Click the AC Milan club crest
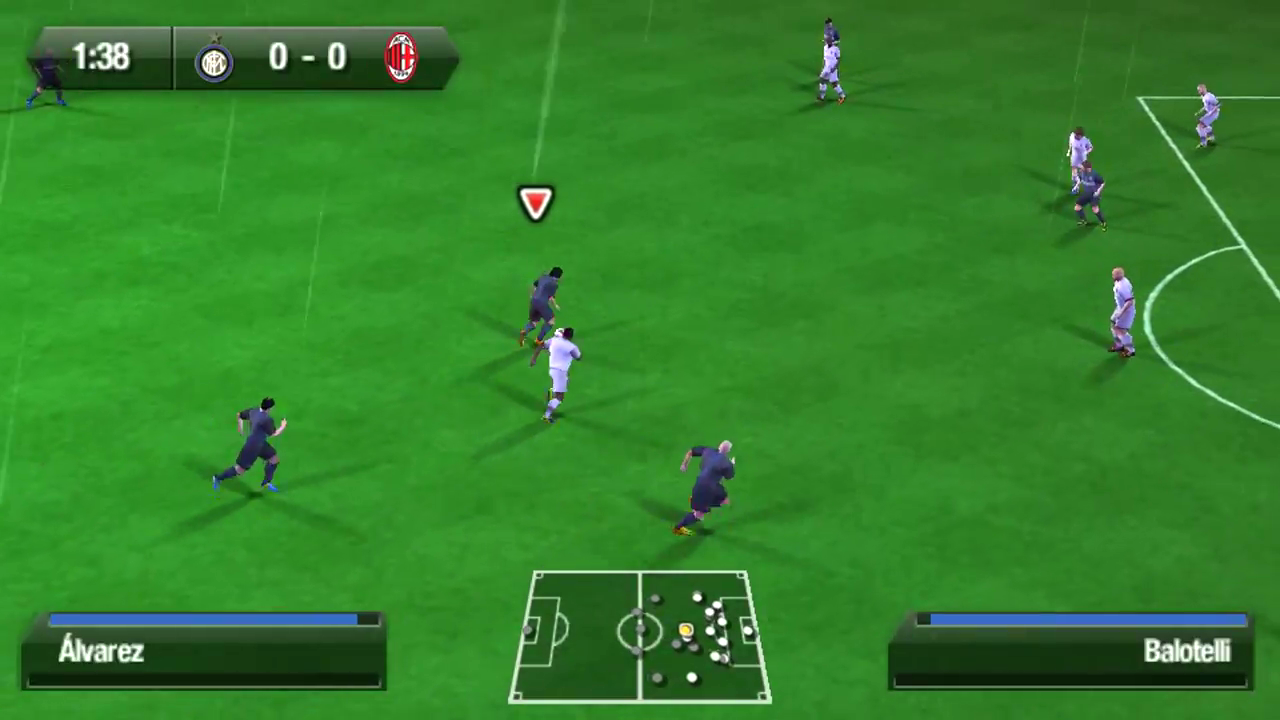1280x720 pixels. (399, 57)
